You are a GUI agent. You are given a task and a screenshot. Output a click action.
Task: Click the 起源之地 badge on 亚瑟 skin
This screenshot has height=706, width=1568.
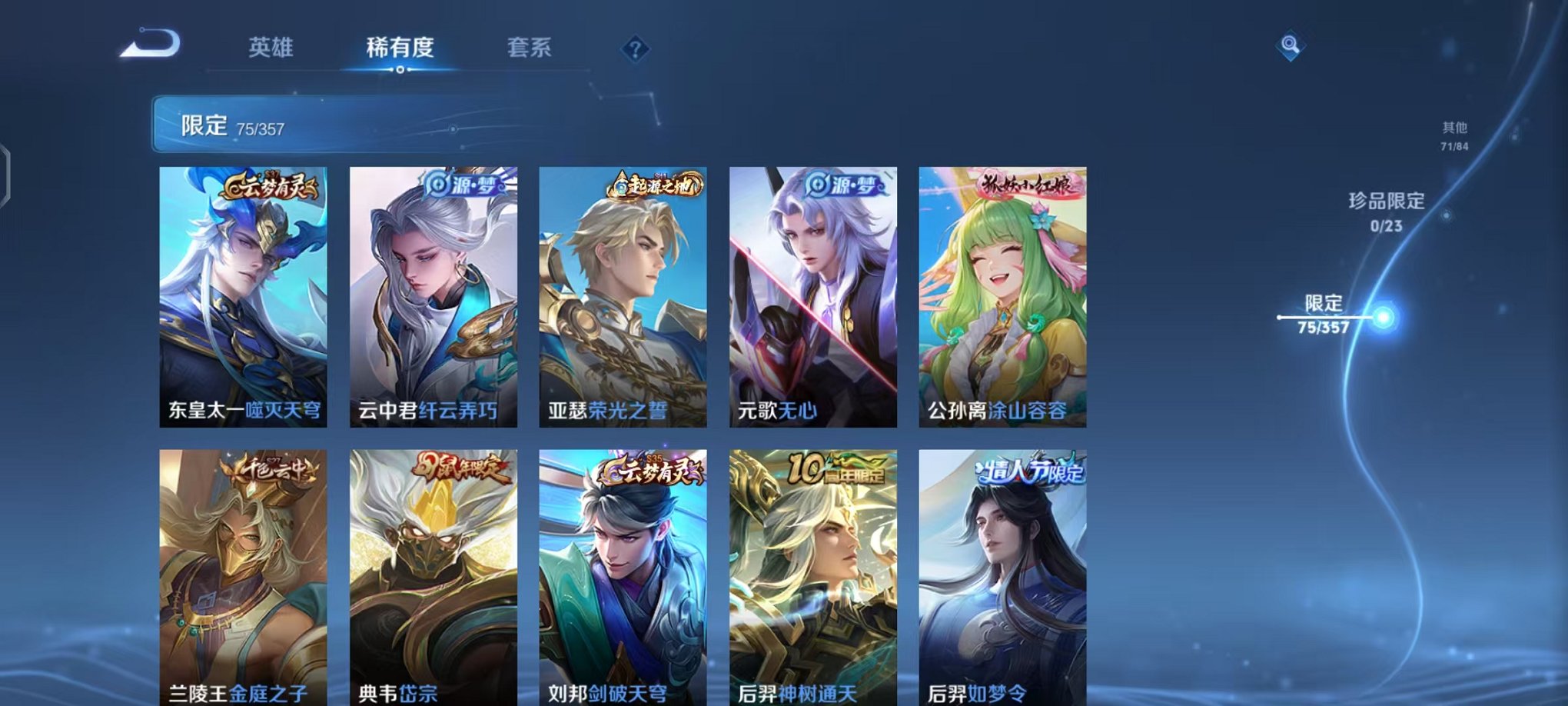[657, 184]
